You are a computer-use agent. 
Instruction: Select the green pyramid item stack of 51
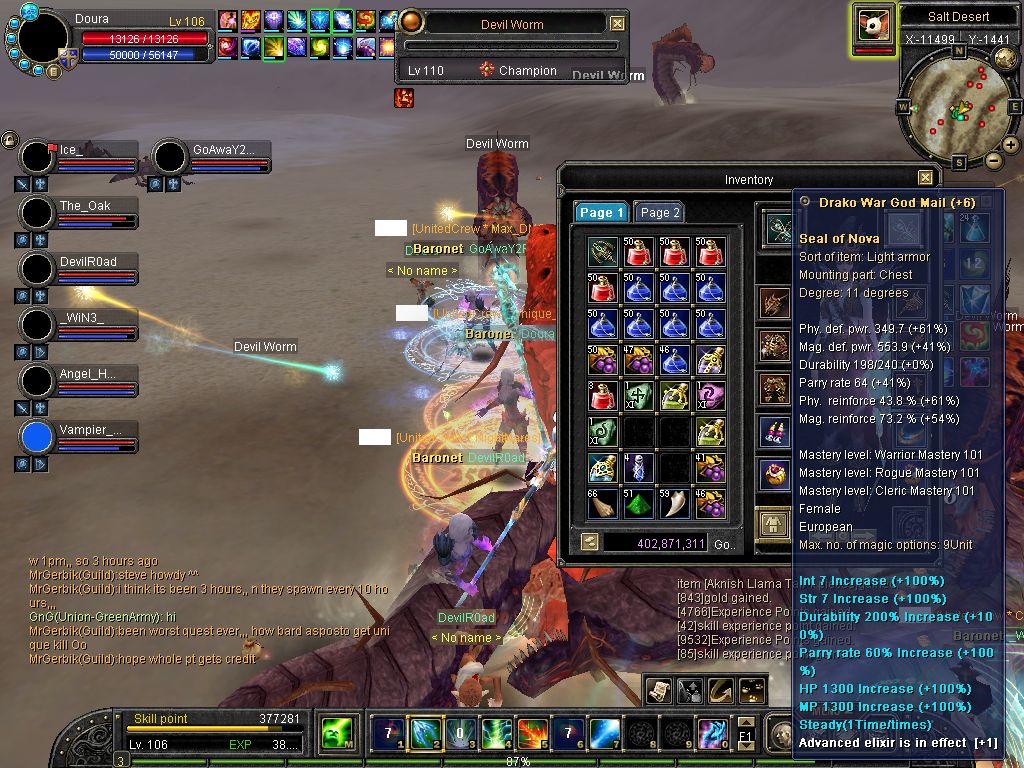640,503
